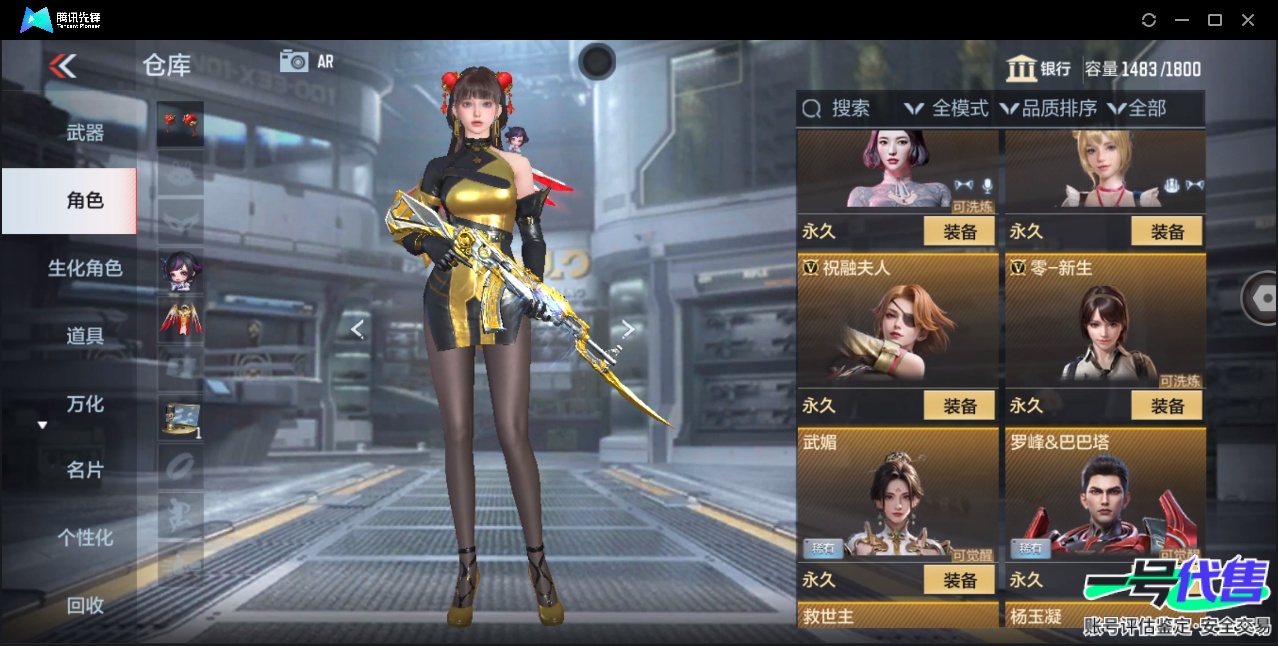The height and width of the screenshot is (646, 1278).
Task: Go back using the double-arrow button
Action: click(x=62, y=66)
